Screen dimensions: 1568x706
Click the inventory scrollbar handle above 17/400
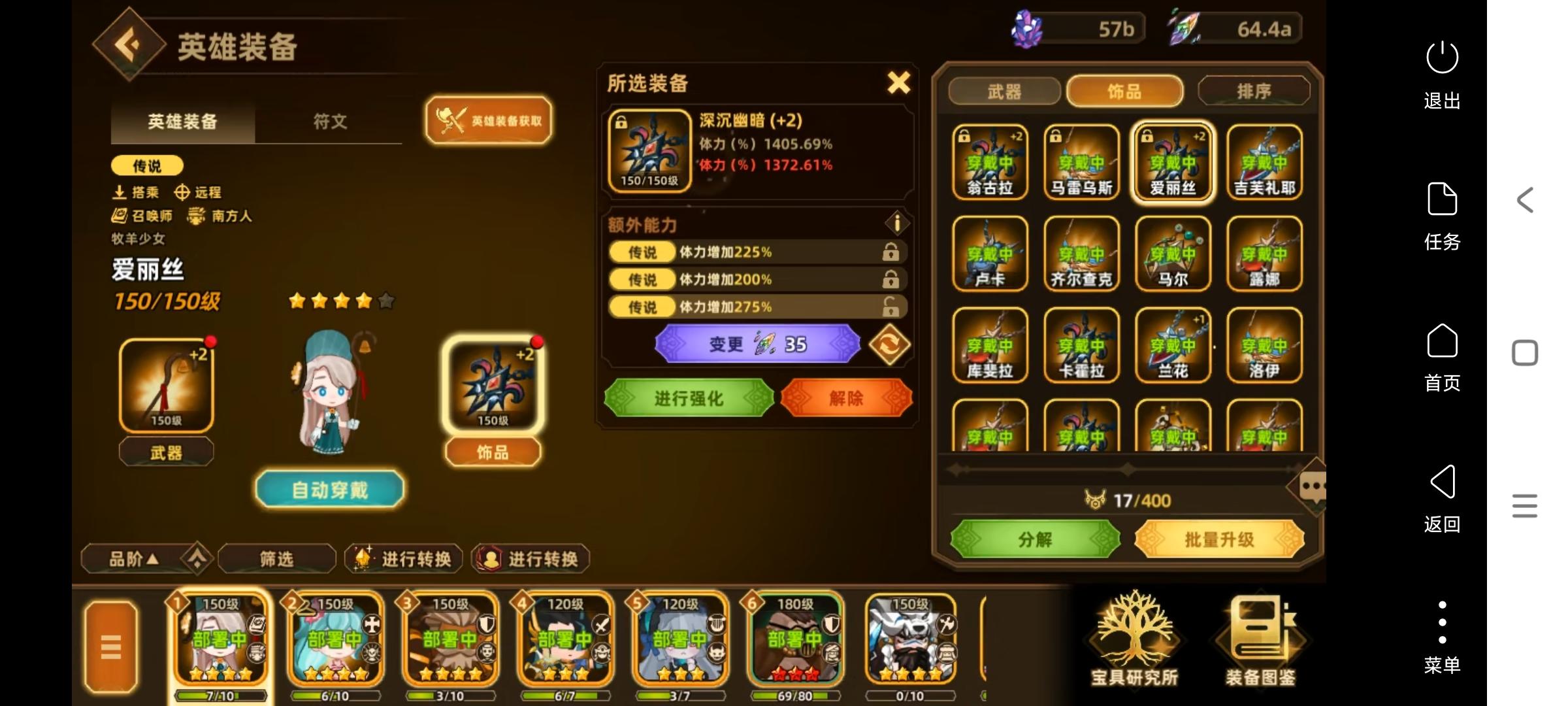pyautogui.click(x=1127, y=468)
